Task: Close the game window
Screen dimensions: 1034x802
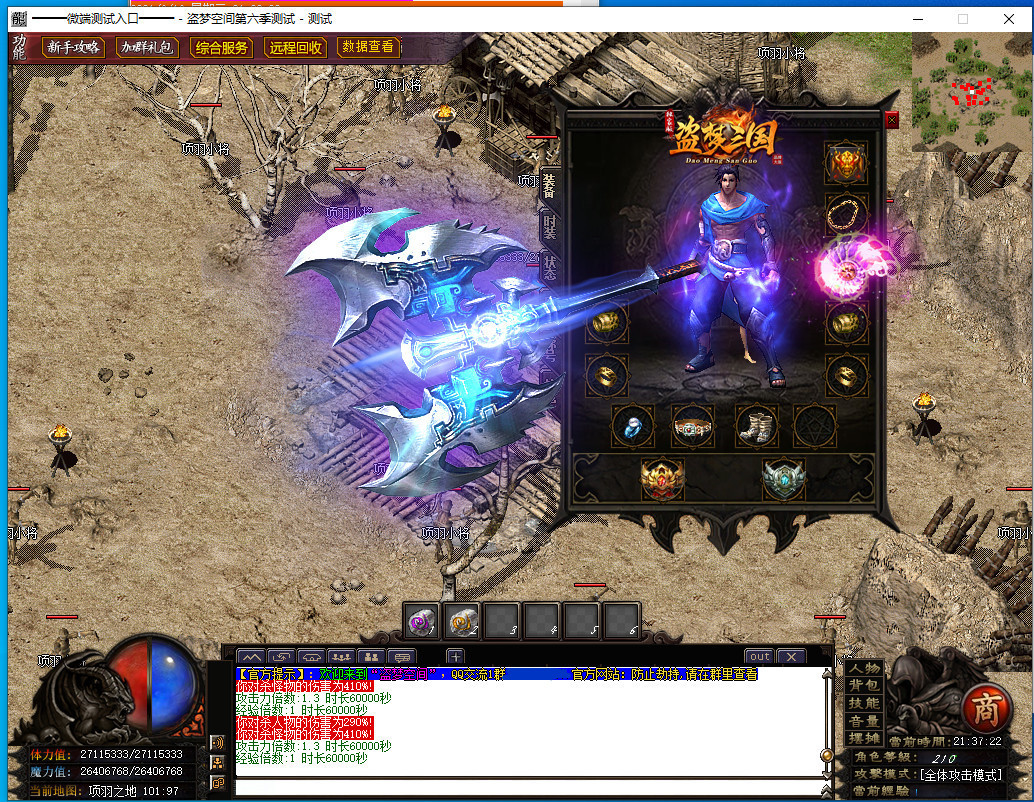Action: pos(1009,18)
